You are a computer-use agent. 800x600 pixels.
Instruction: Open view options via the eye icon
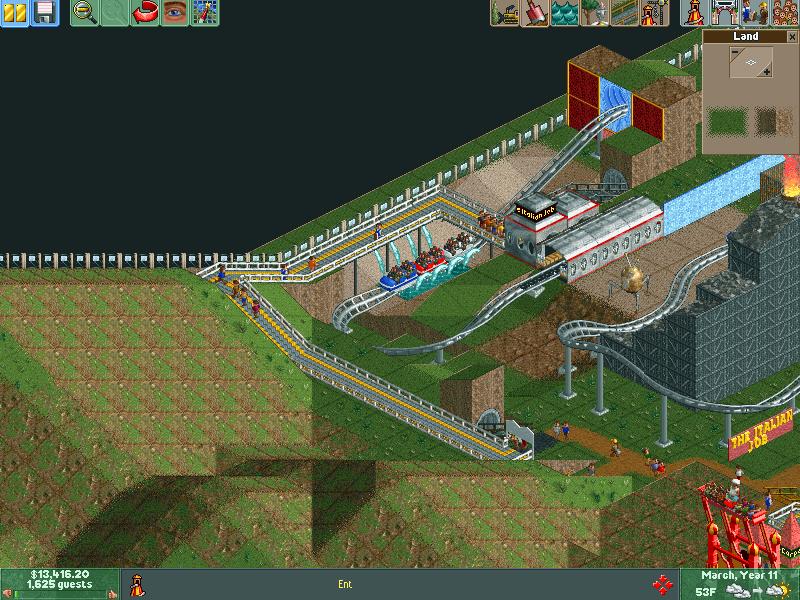(175, 13)
